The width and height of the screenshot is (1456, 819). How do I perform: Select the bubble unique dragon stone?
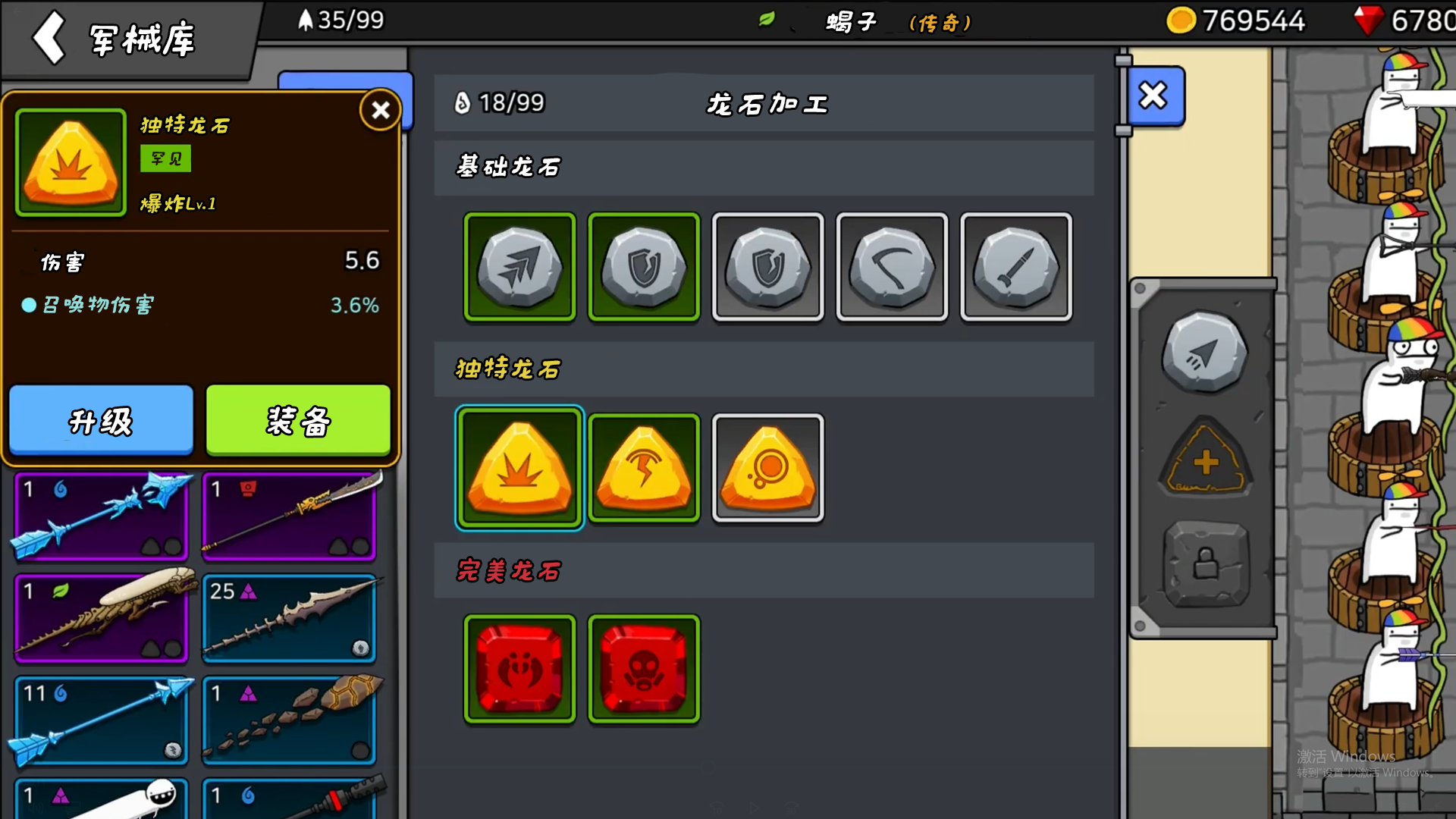768,467
